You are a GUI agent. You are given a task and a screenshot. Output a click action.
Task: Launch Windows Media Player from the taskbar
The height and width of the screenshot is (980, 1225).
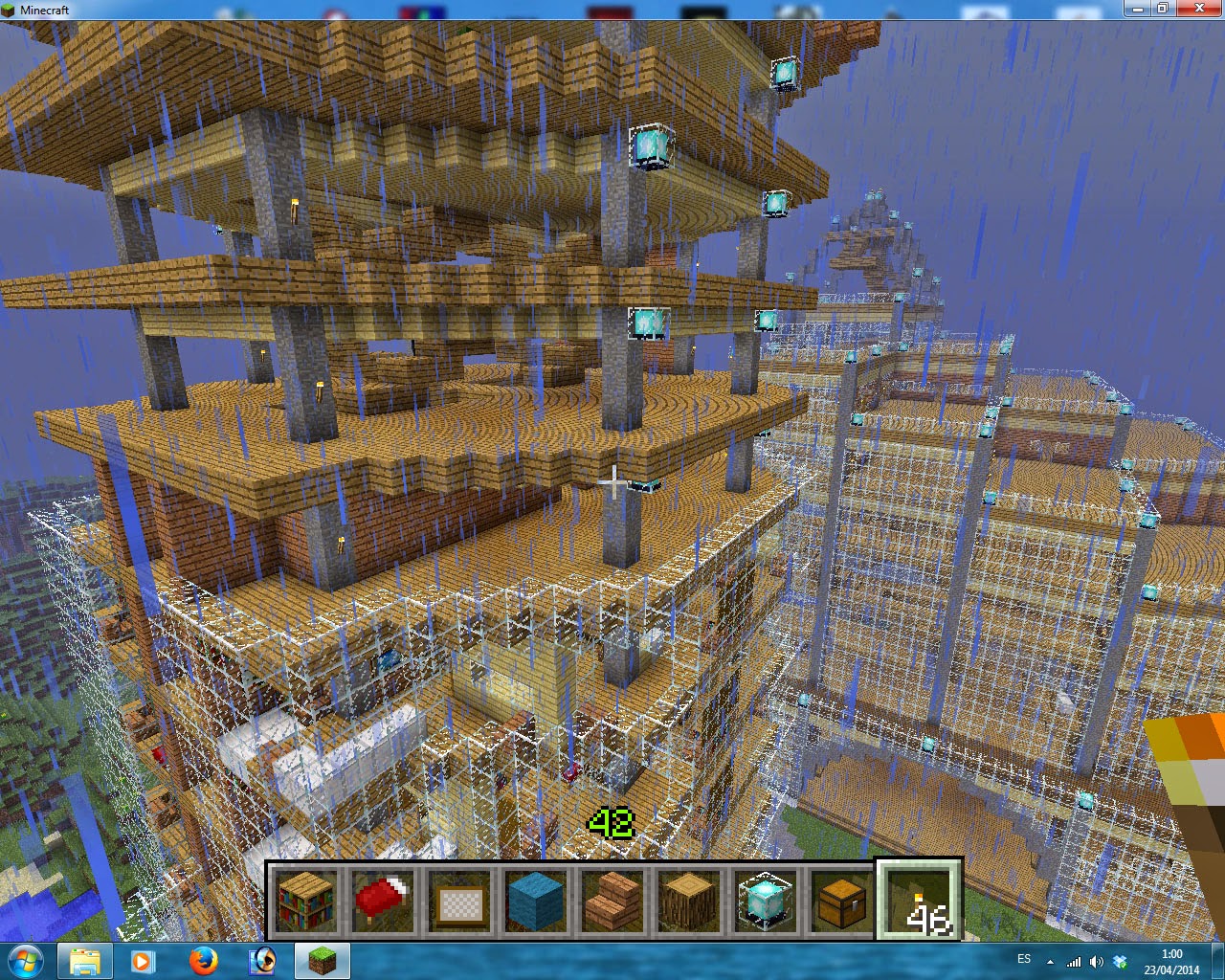[x=145, y=962]
